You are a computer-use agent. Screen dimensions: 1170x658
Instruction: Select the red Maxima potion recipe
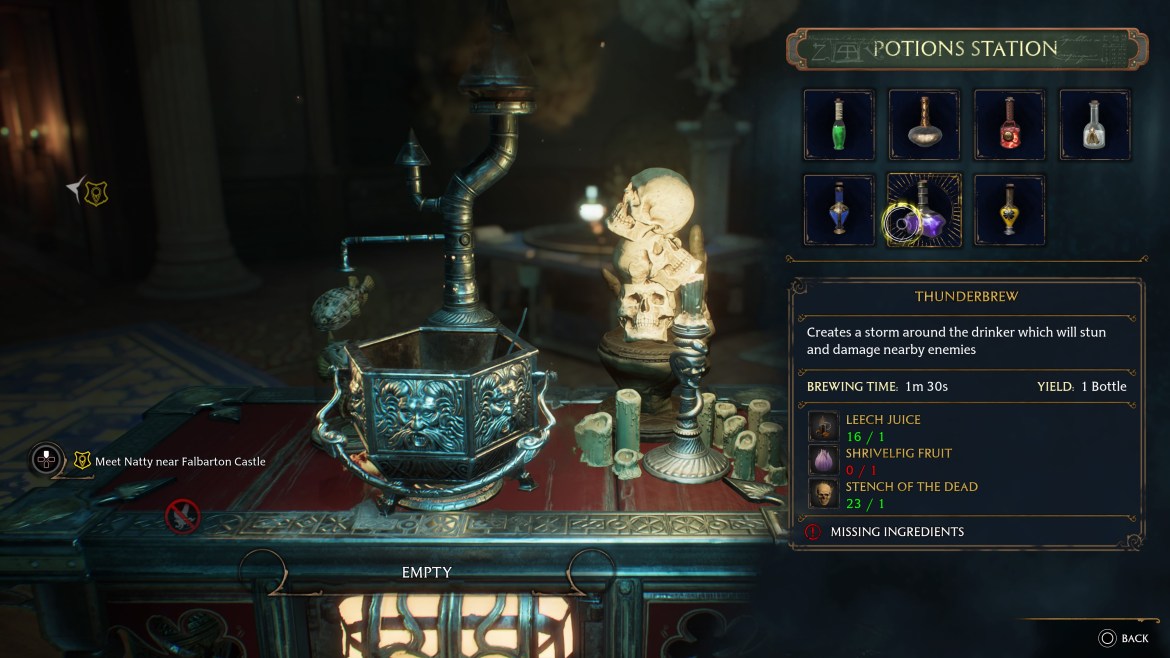[x=1009, y=125]
